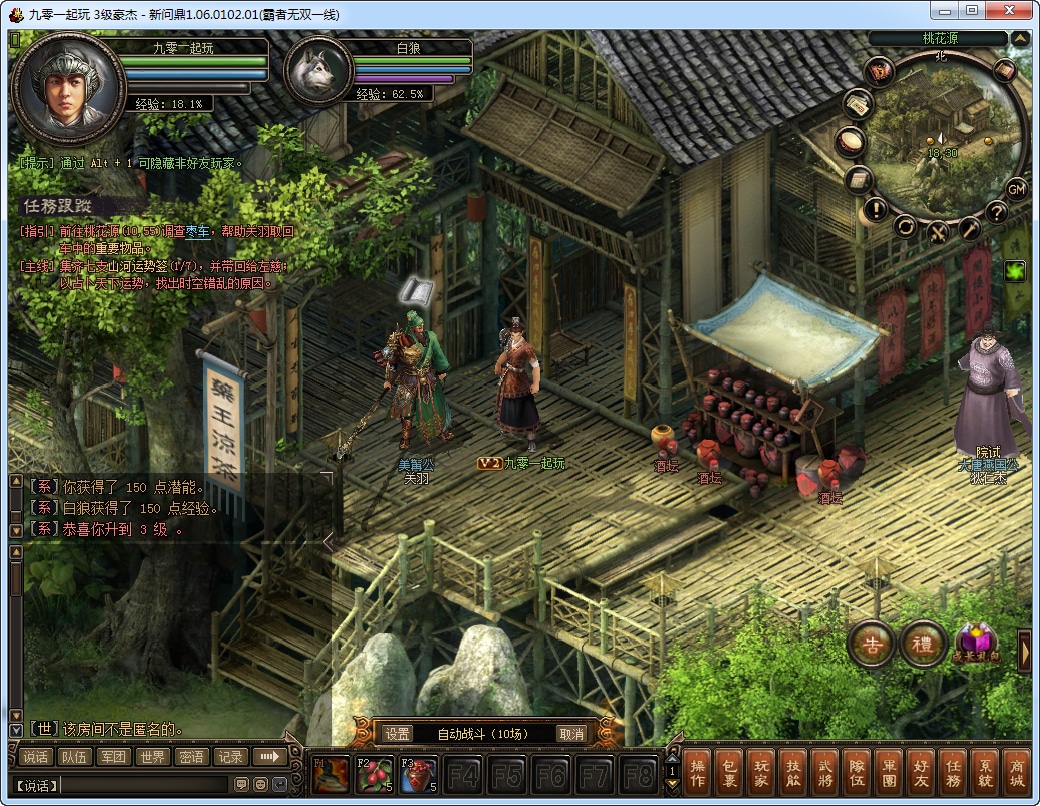Switch to the 世界 chat channel tab

pyautogui.click(x=151, y=757)
